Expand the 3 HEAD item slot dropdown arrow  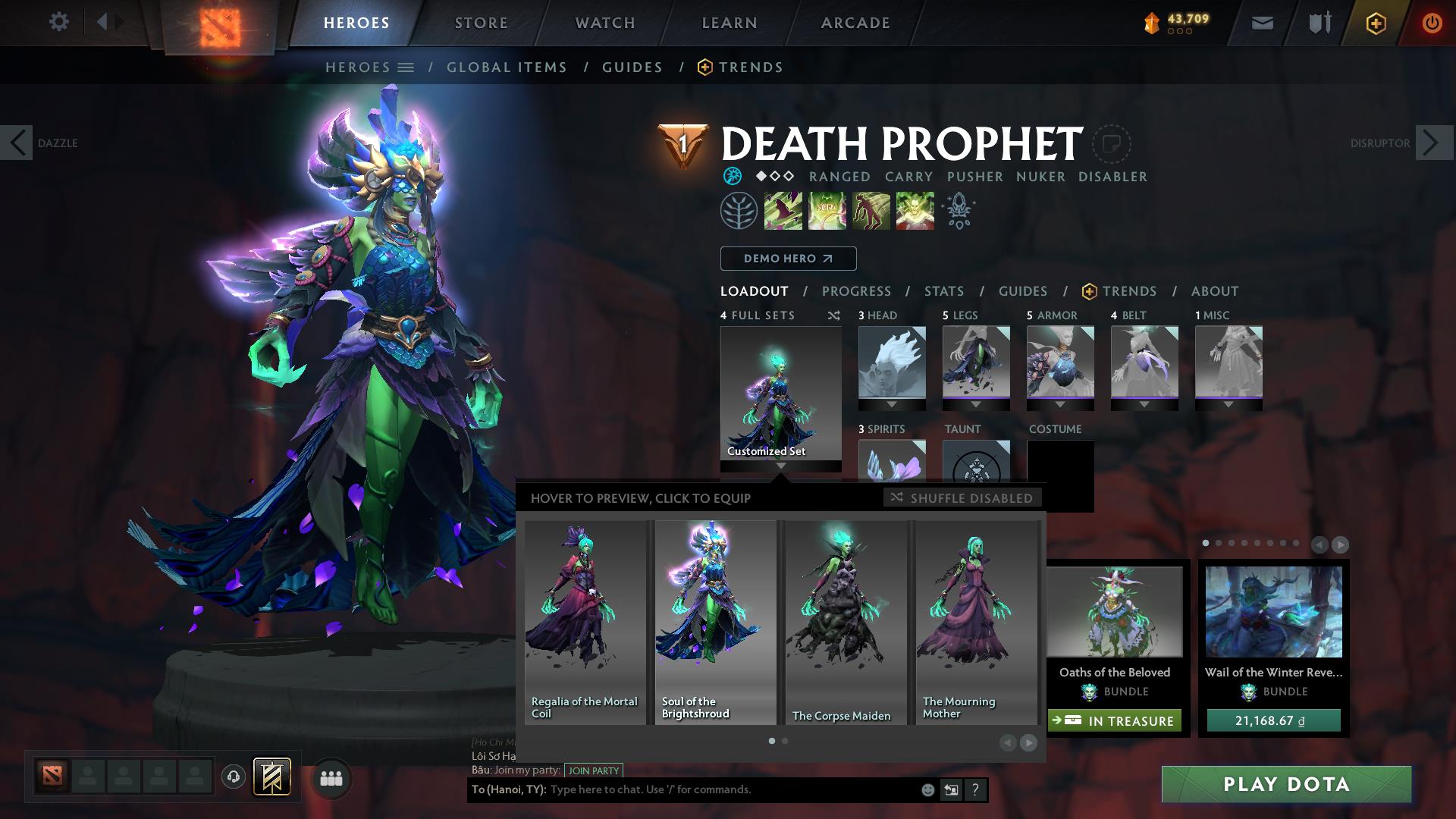pyautogui.click(x=890, y=406)
